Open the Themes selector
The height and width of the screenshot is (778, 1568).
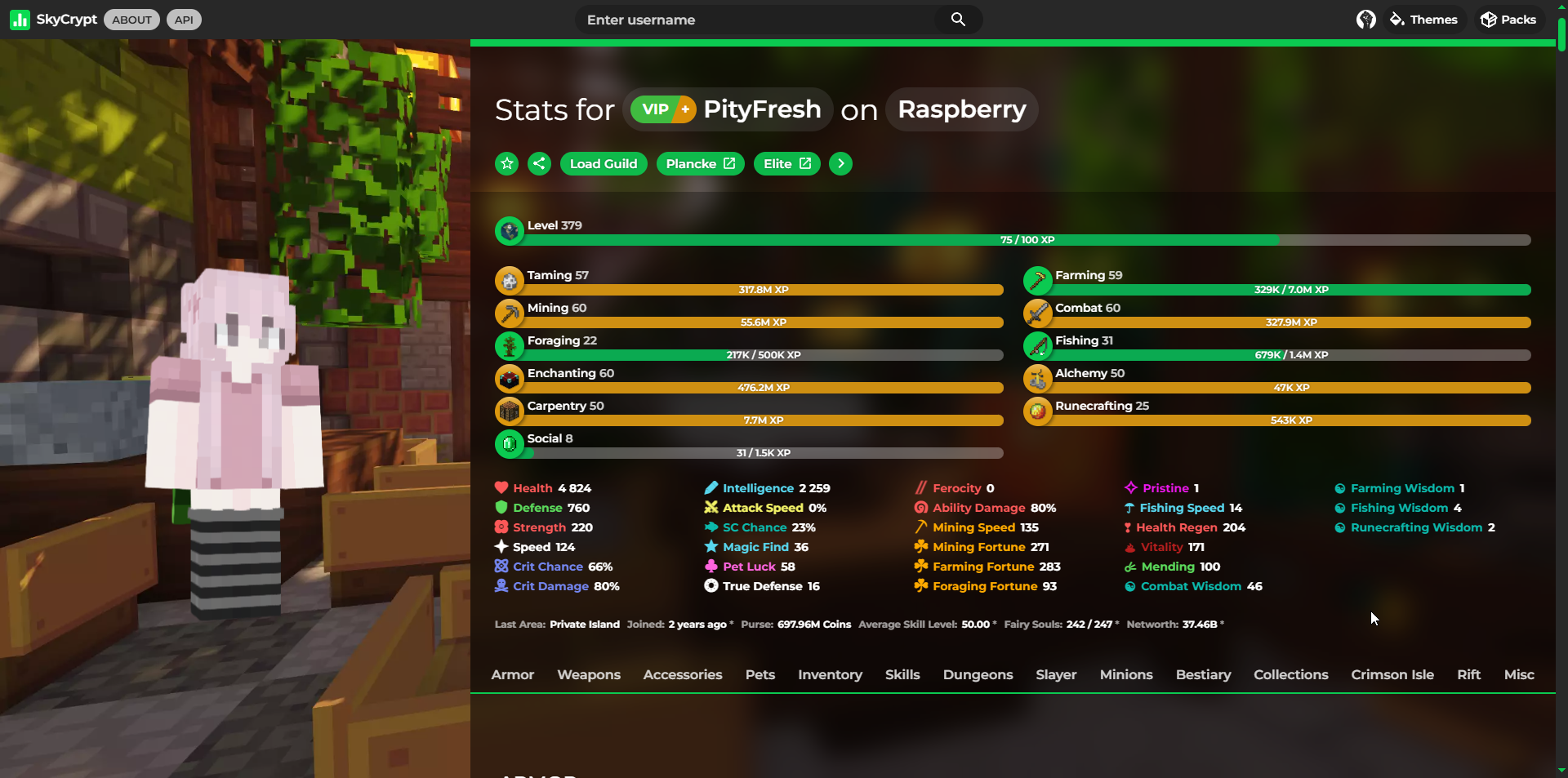1423,19
